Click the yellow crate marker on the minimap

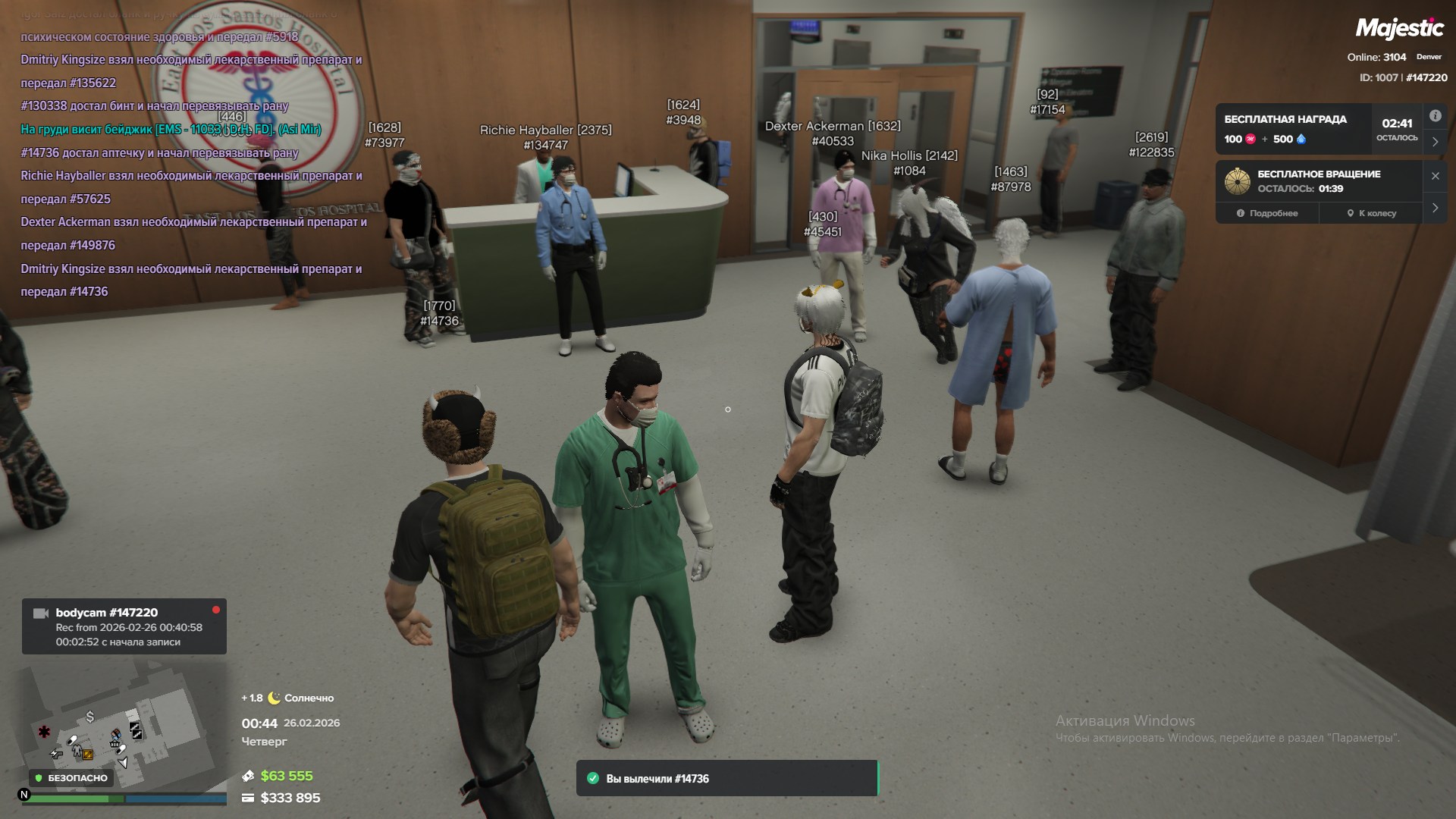tap(88, 755)
